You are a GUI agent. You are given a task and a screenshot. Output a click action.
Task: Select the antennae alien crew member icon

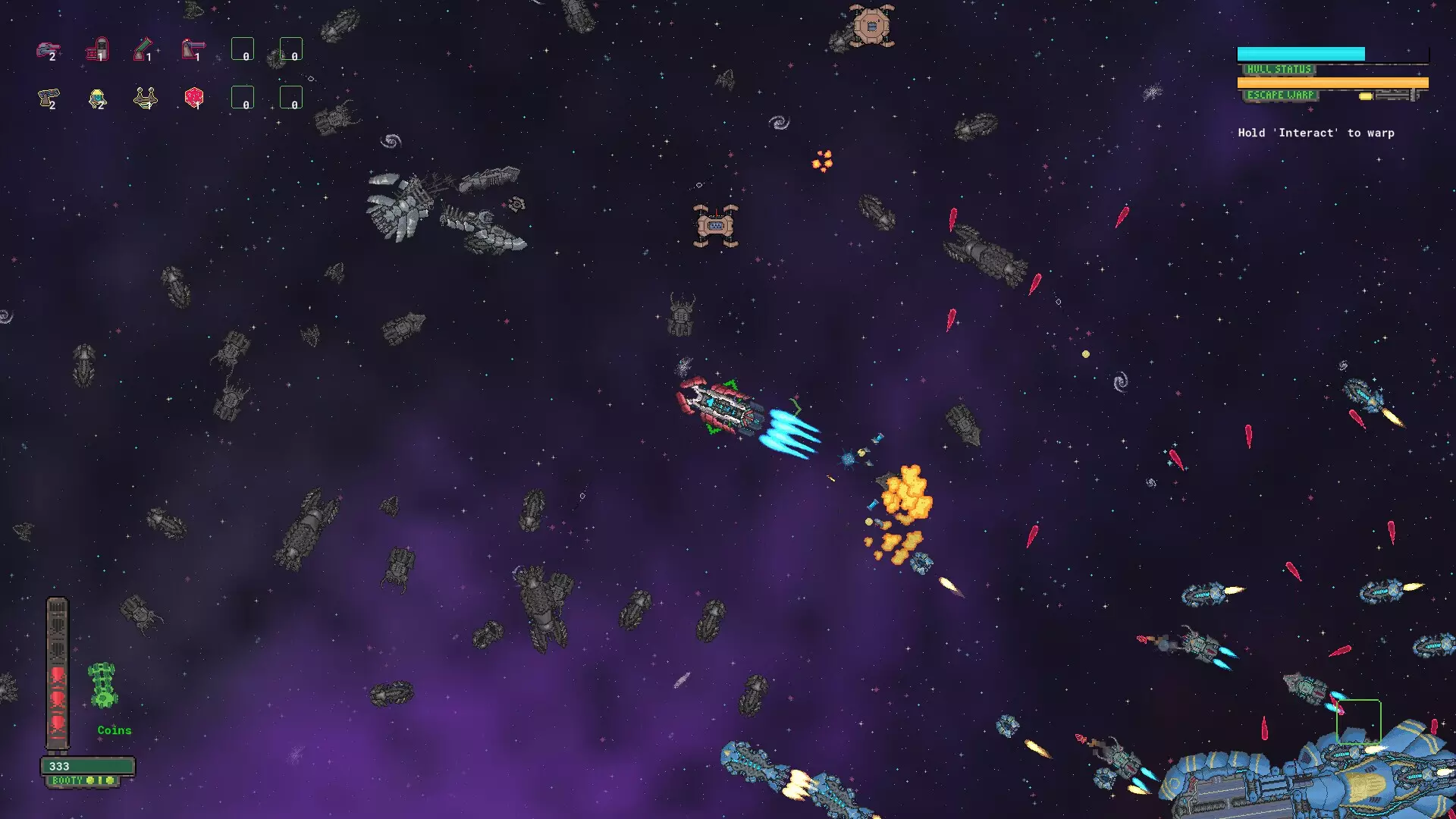[144, 99]
